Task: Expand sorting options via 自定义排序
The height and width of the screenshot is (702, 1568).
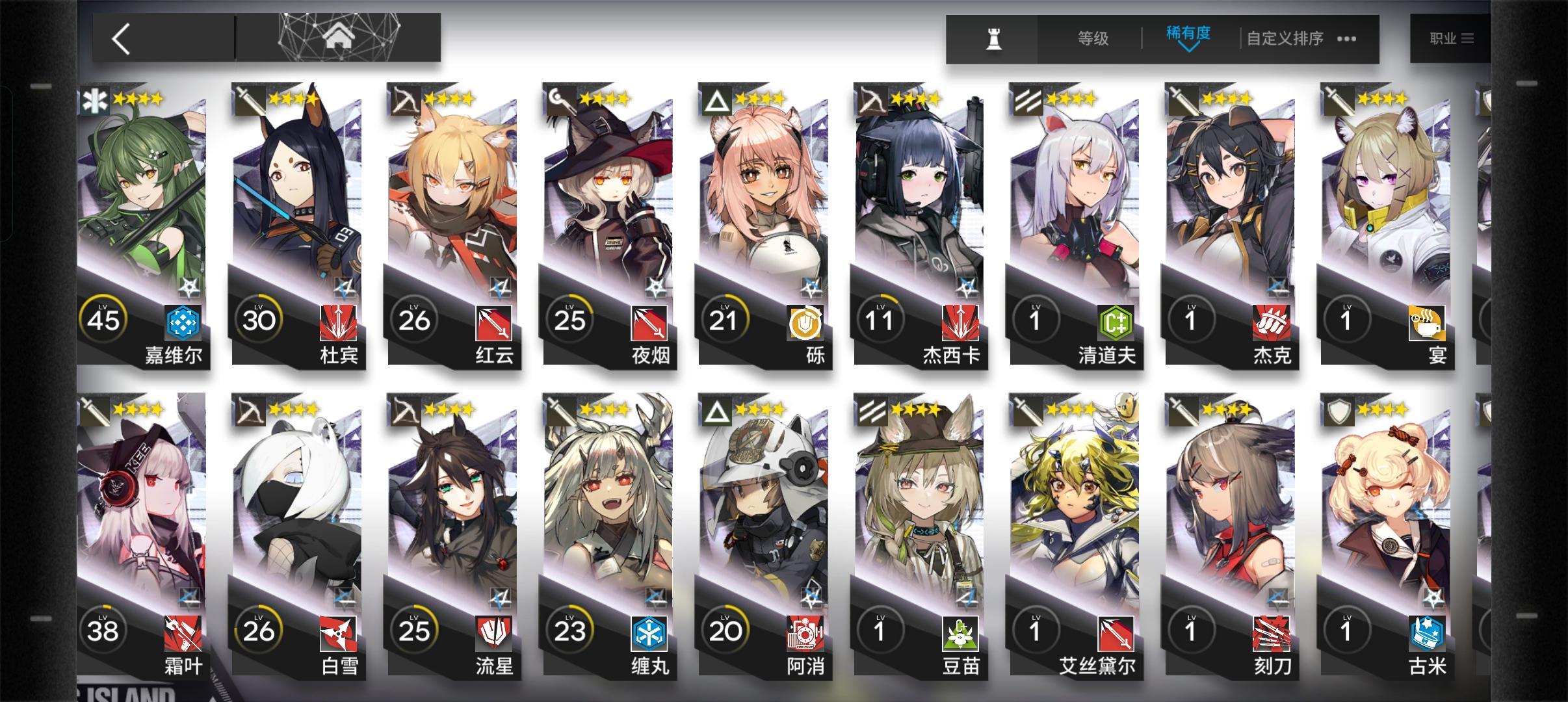Action: (x=1284, y=38)
